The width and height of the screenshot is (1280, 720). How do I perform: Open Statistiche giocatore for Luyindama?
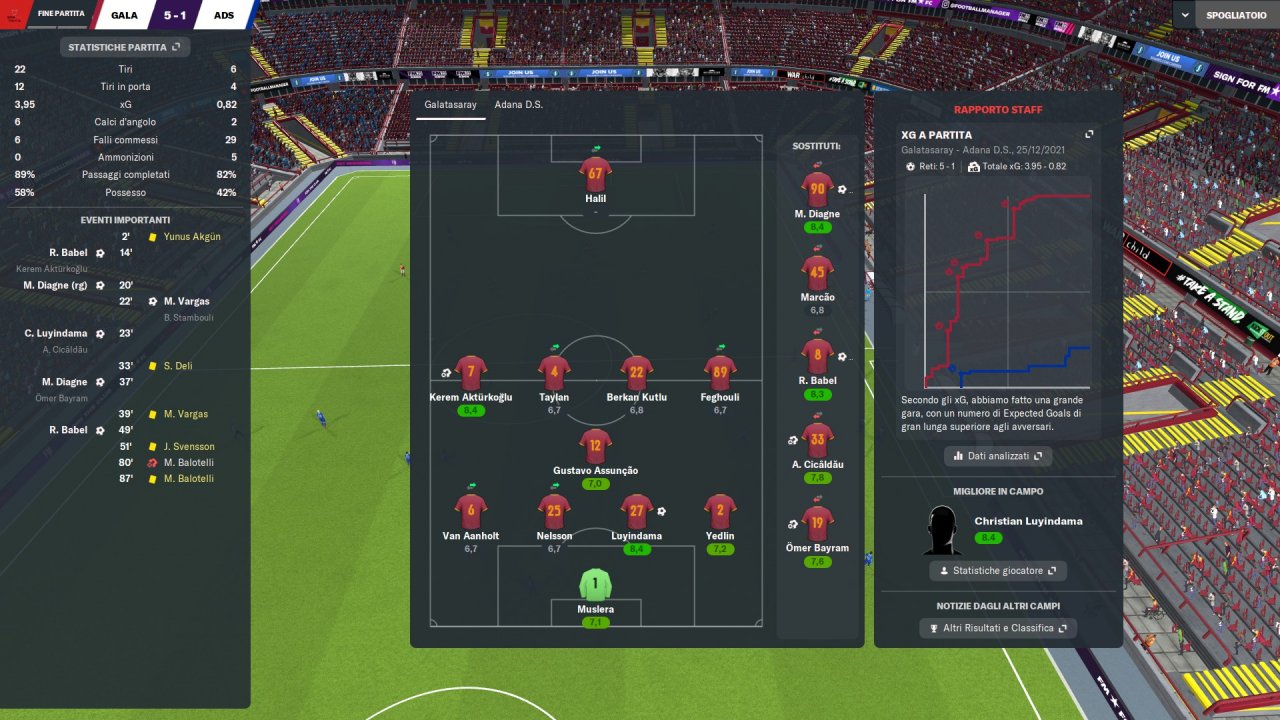(x=997, y=571)
